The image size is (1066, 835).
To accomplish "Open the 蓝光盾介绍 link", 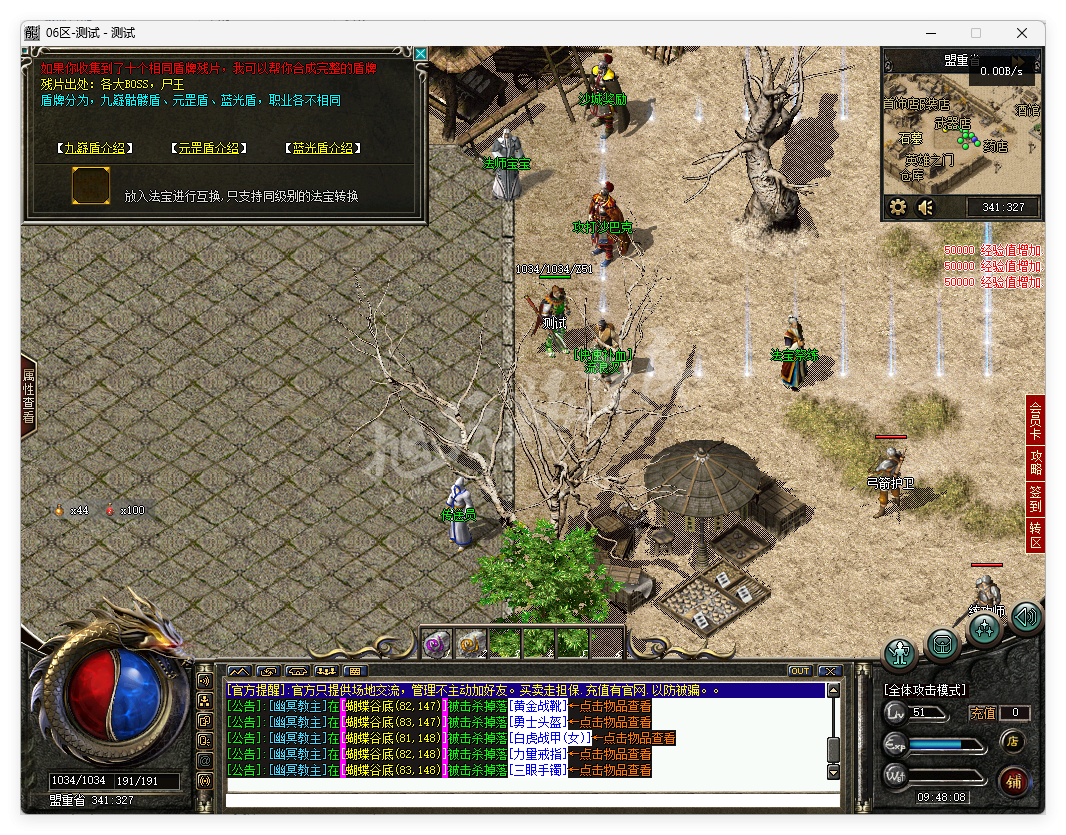I will pyautogui.click(x=322, y=148).
